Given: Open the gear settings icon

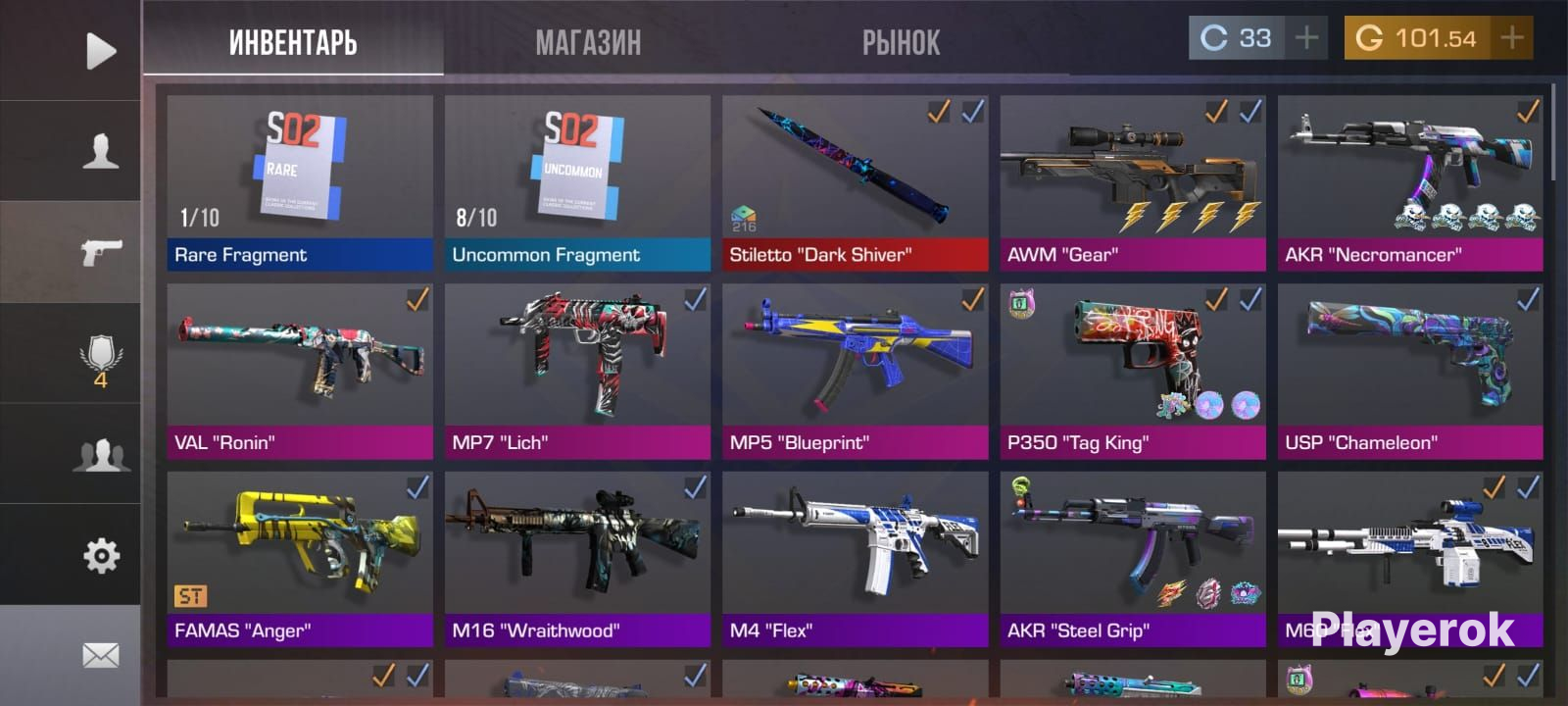Looking at the screenshot, I should (x=100, y=556).
